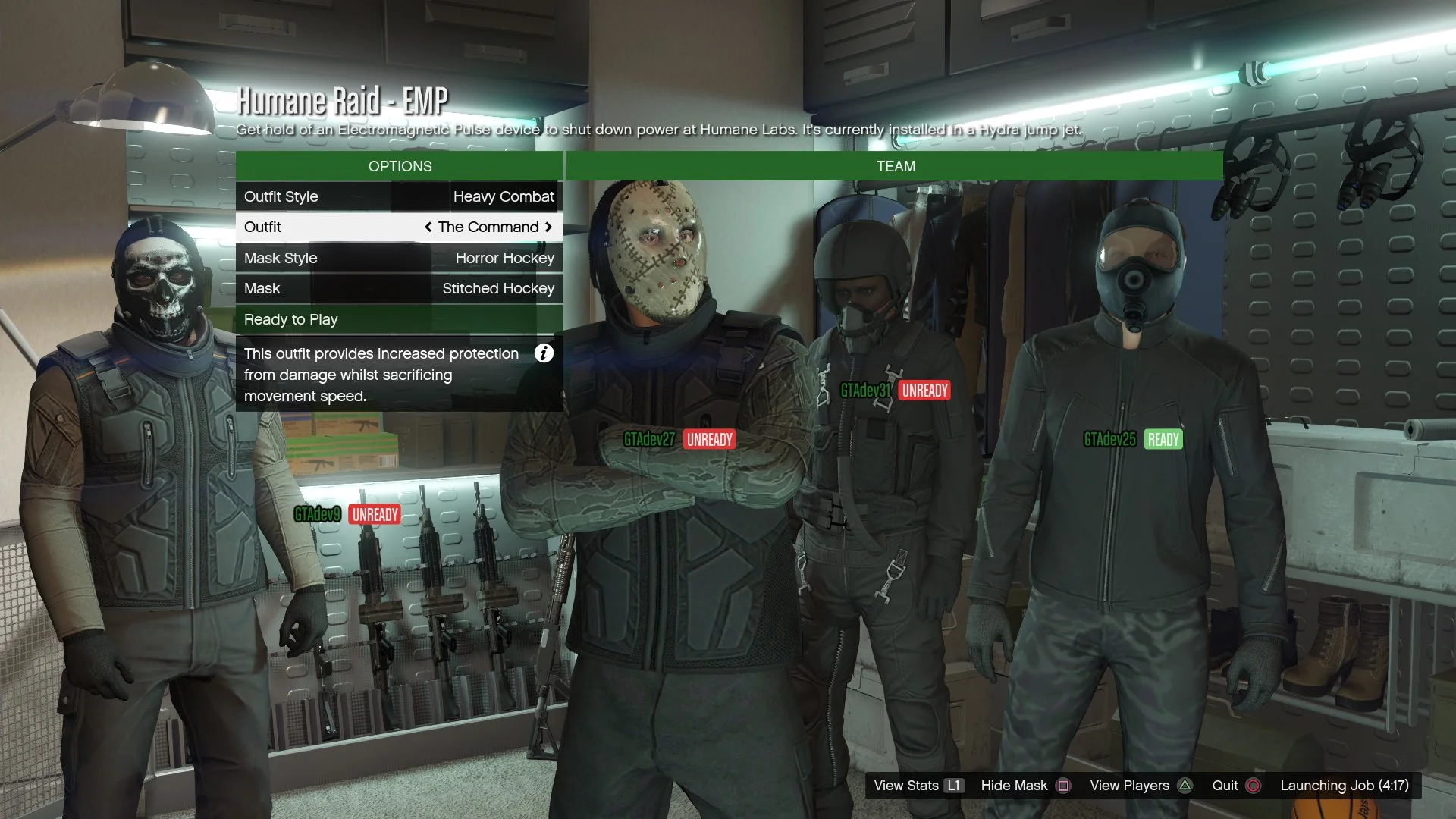Image resolution: width=1456 pixels, height=819 pixels.
Task: Click Quit in the bottom bar
Action: coord(1224,786)
